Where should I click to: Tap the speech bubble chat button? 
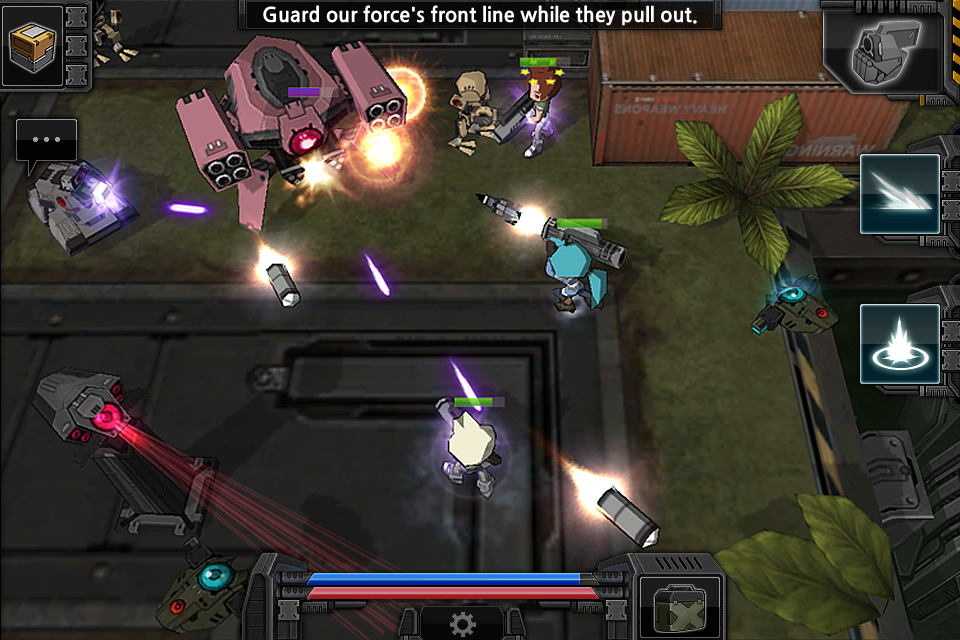(46, 142)
